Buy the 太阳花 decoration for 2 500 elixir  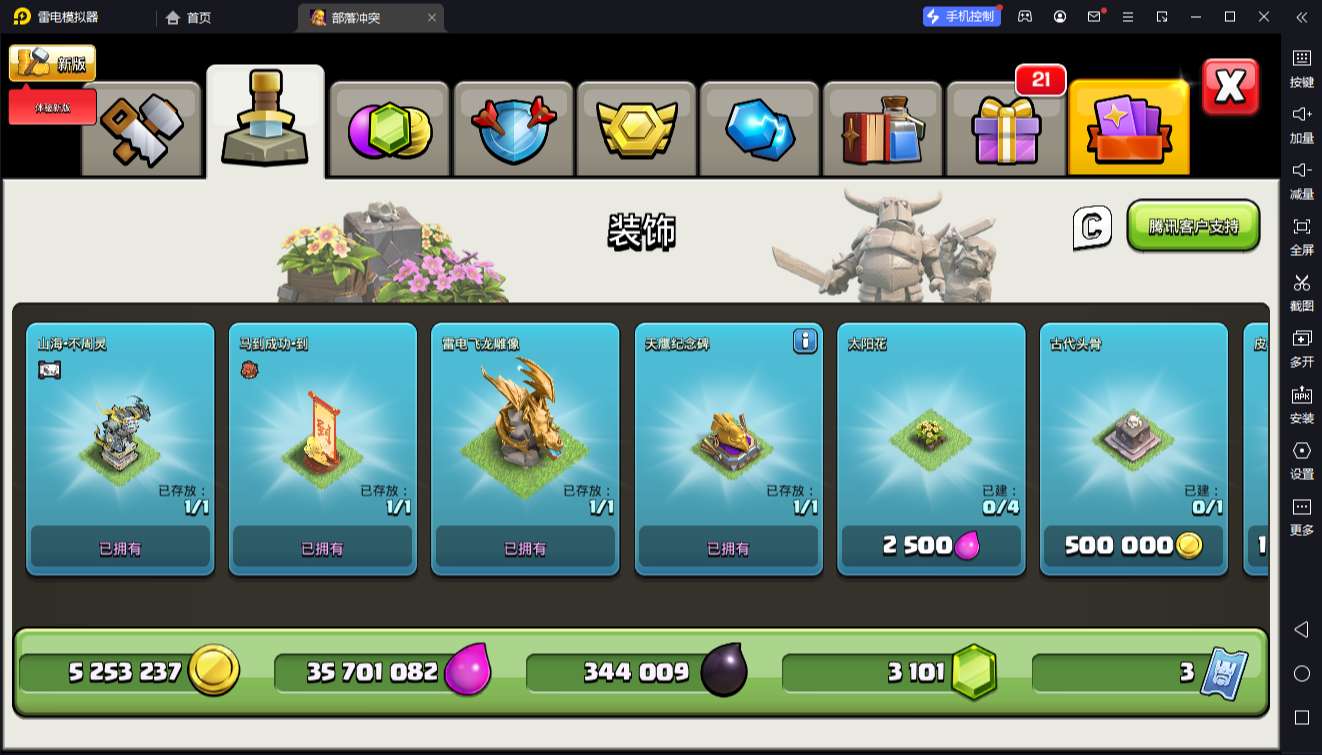click(930, 546)
